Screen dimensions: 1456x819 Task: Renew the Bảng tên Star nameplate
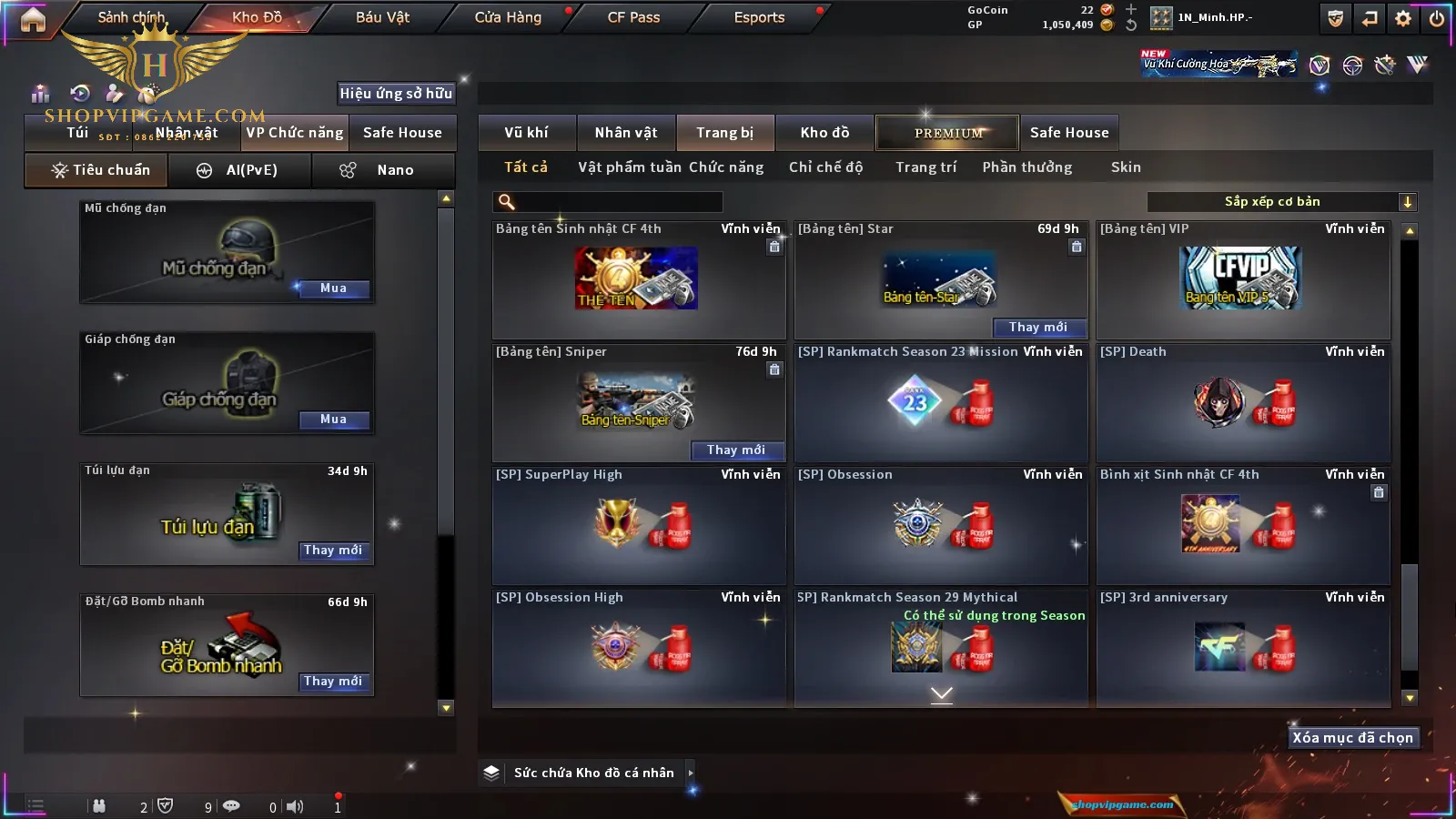coord(1037,328)
